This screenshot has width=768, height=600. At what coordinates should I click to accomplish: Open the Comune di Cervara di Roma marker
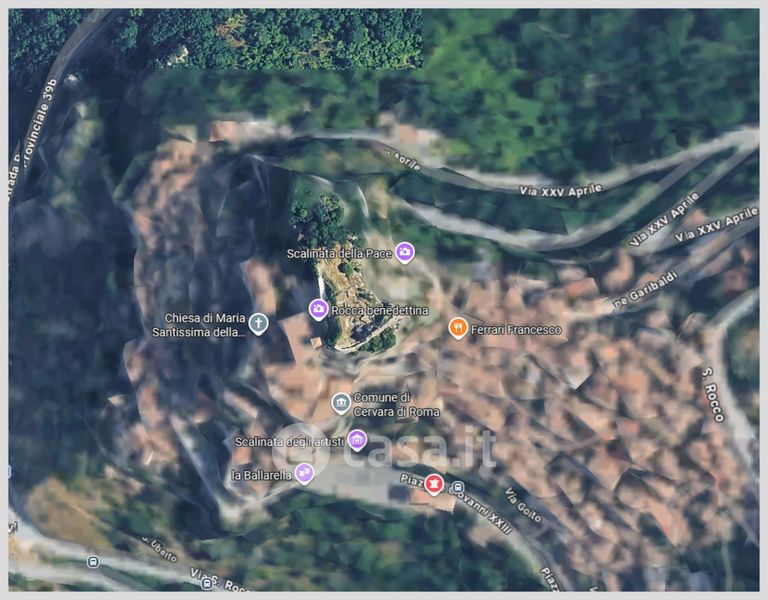341,403
